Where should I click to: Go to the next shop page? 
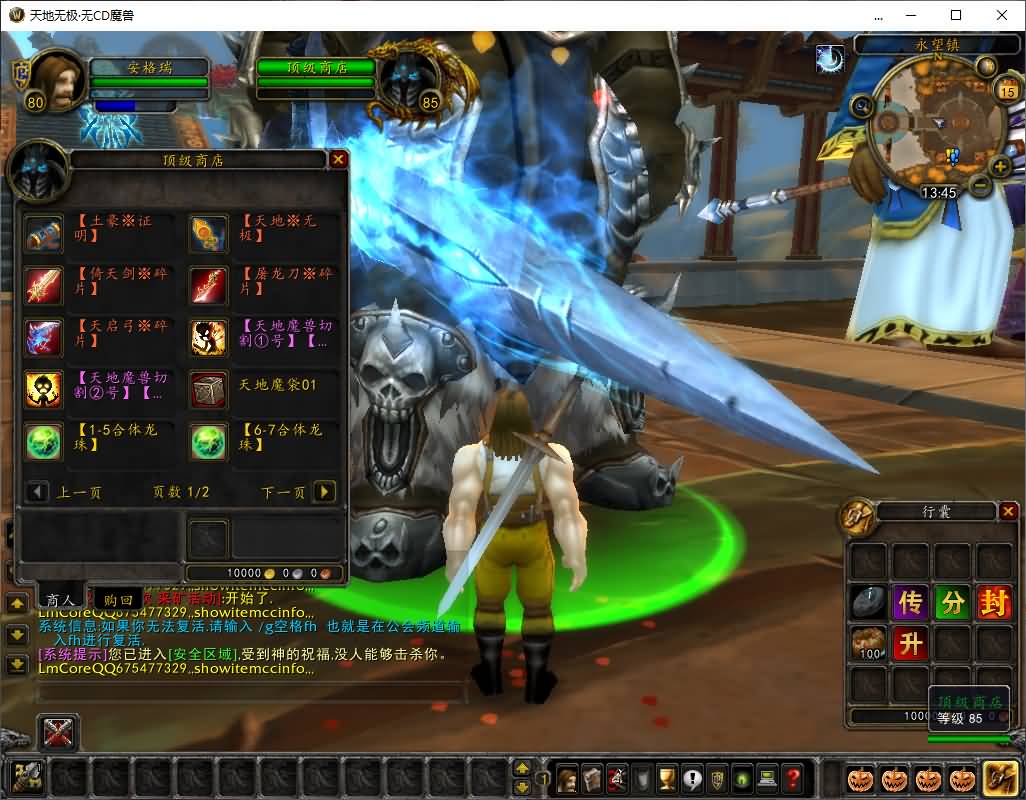(x=324, y=492)
